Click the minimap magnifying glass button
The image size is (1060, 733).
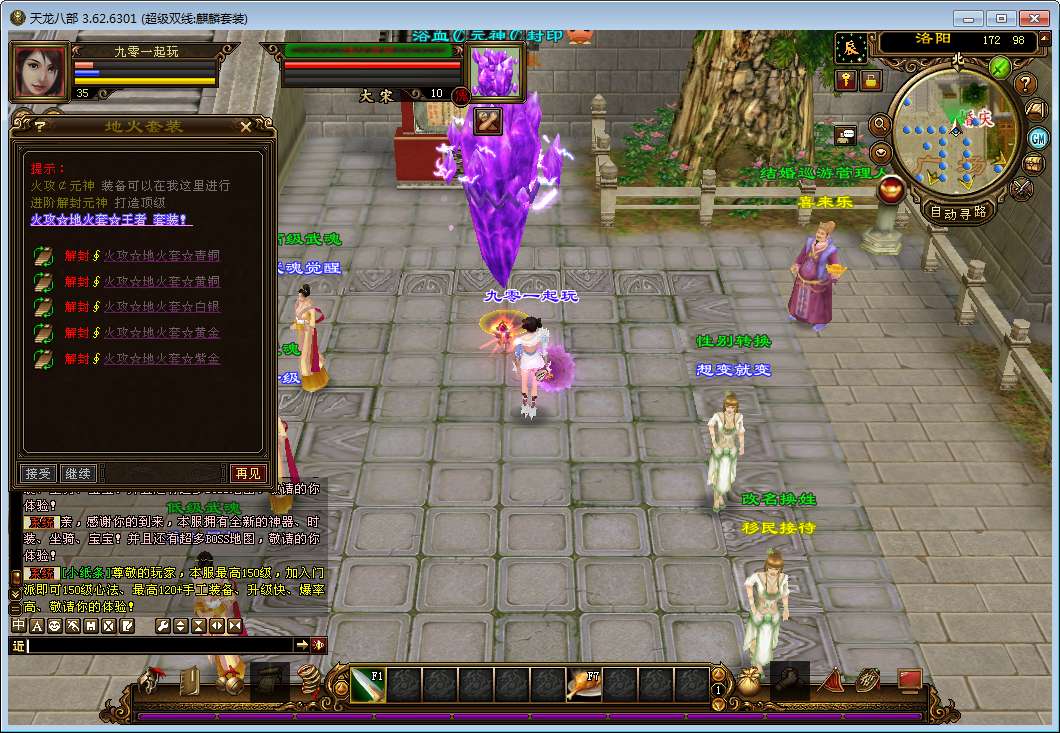pyautogui.click(x=881, y=124)
